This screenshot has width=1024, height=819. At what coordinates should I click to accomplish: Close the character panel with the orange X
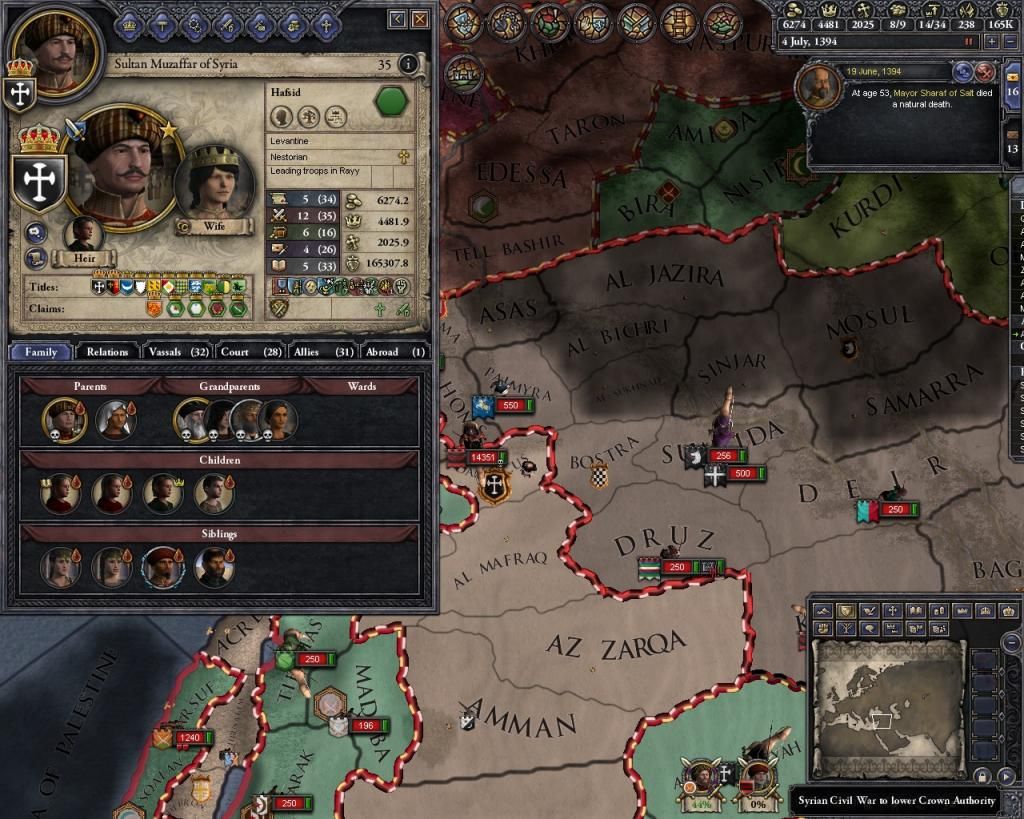click(x=420, y=19)
